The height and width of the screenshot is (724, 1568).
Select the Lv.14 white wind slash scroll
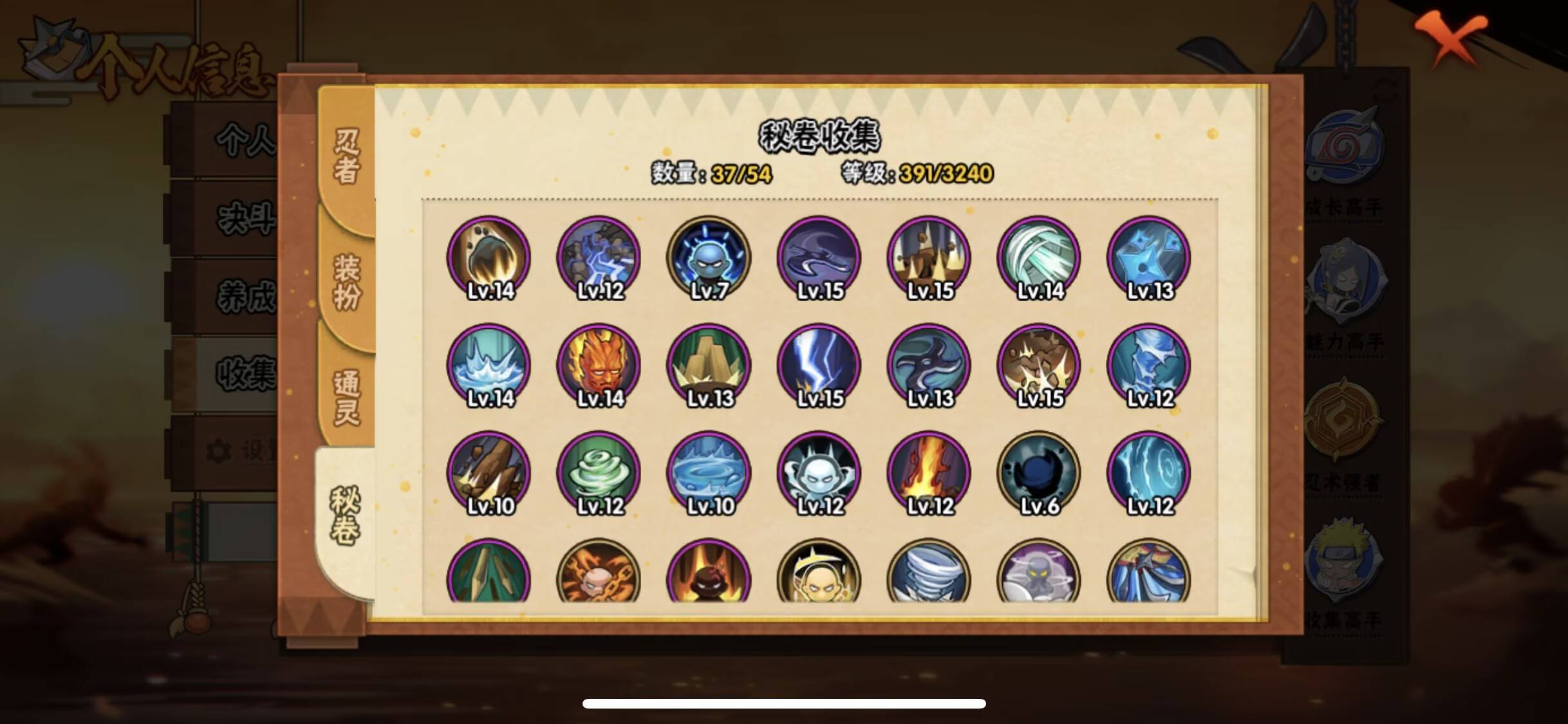[x=1039, y=257]
